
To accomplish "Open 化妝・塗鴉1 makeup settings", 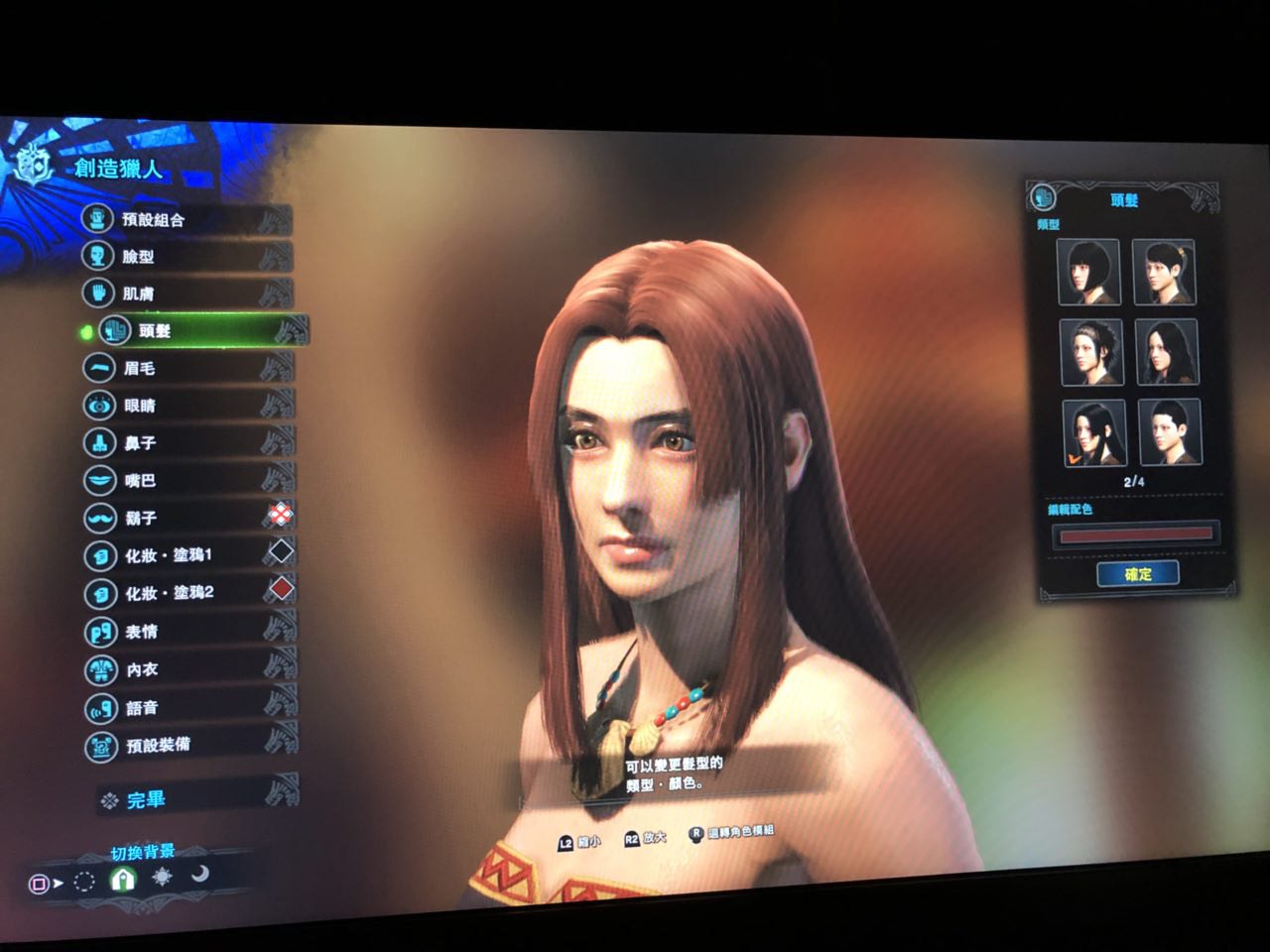I will (169, 555).
